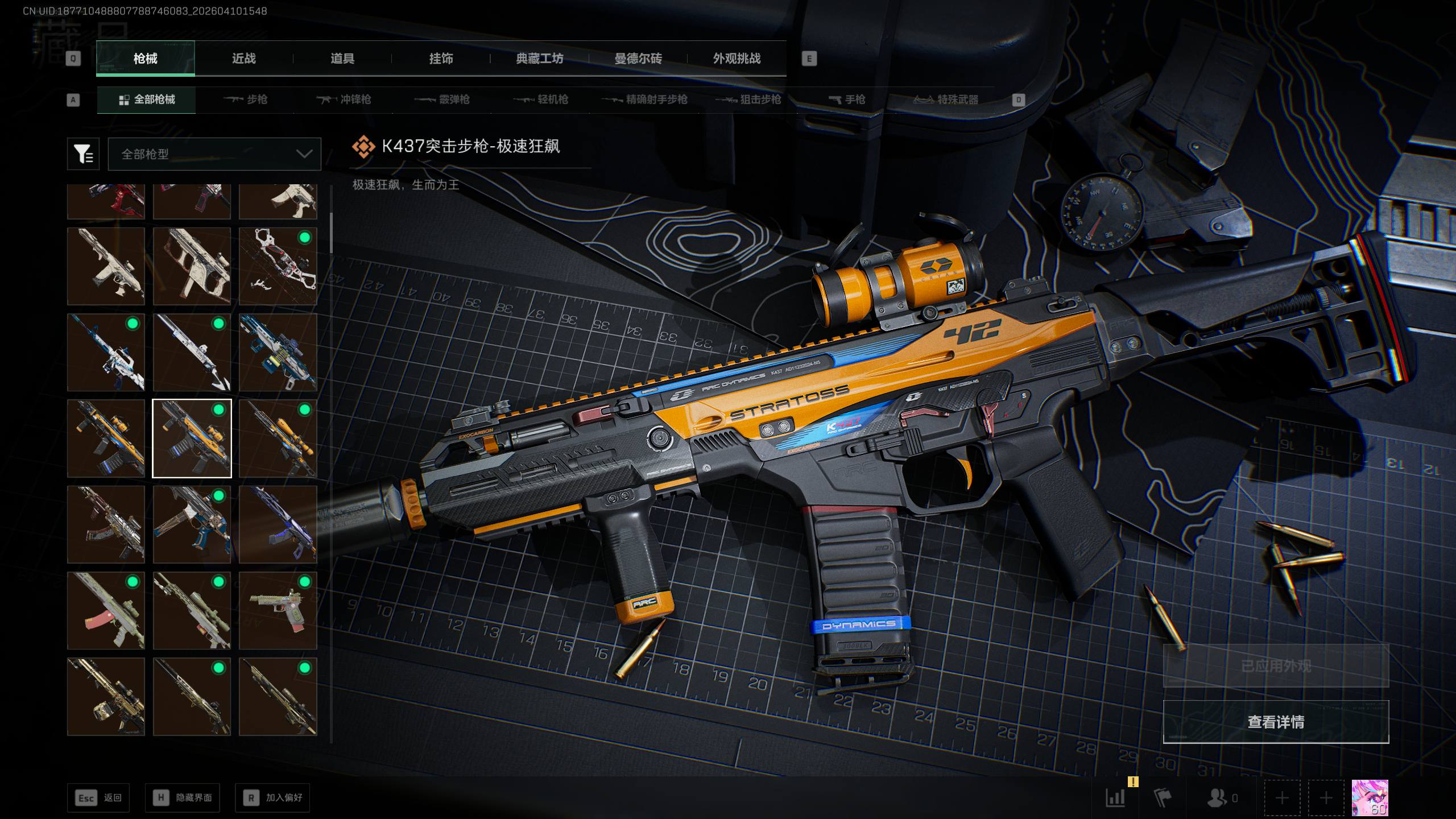The image size is (1456, 819).
Task: Click the filter funnel icon
Action: pyautogui.click(x=83, y=154)
